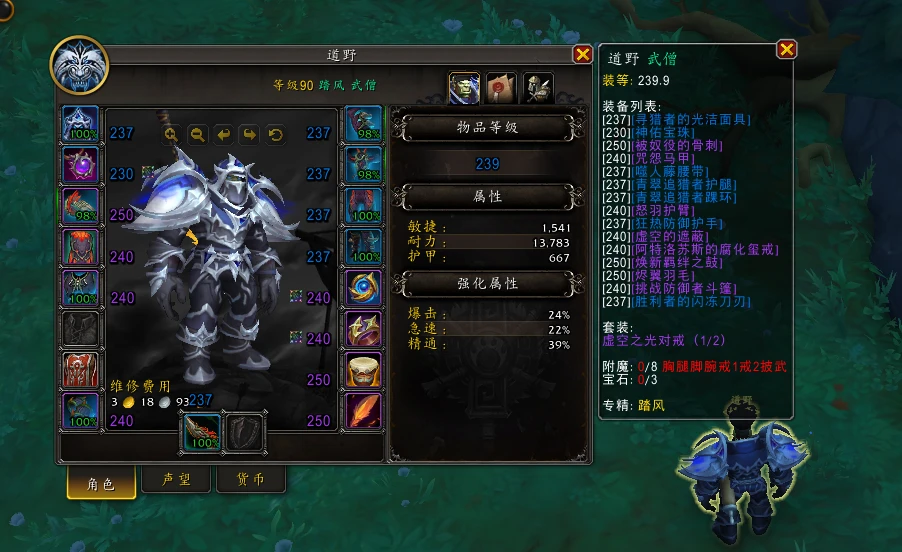Rotate the character model left
This screenshot has height=552, width=902.
[223, 134]
